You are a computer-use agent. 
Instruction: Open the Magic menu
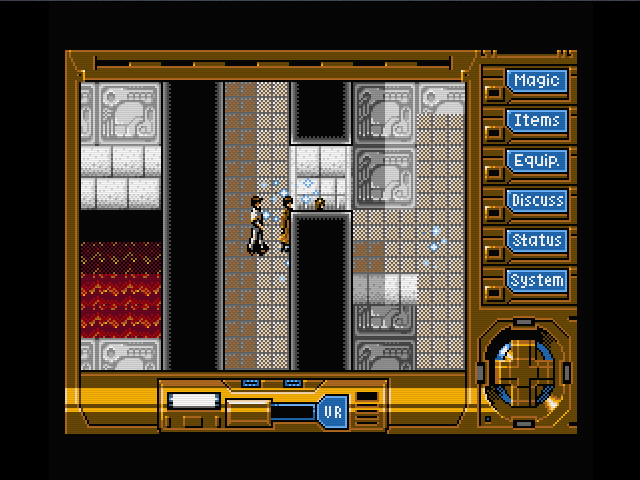(x=537, y=81)
